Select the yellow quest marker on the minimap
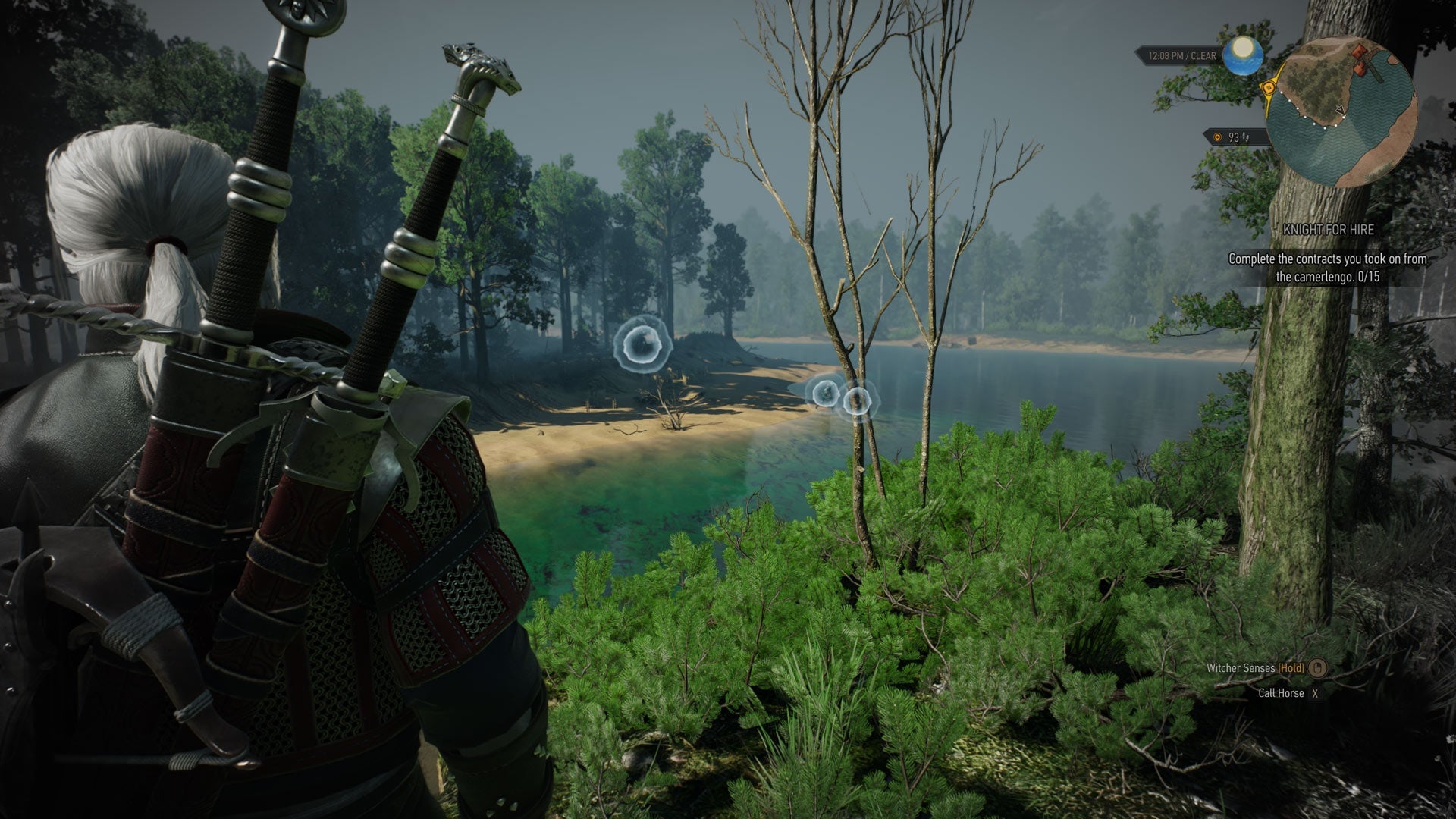This screenshot has height=819, width=1456. [x=1269, y=86]
